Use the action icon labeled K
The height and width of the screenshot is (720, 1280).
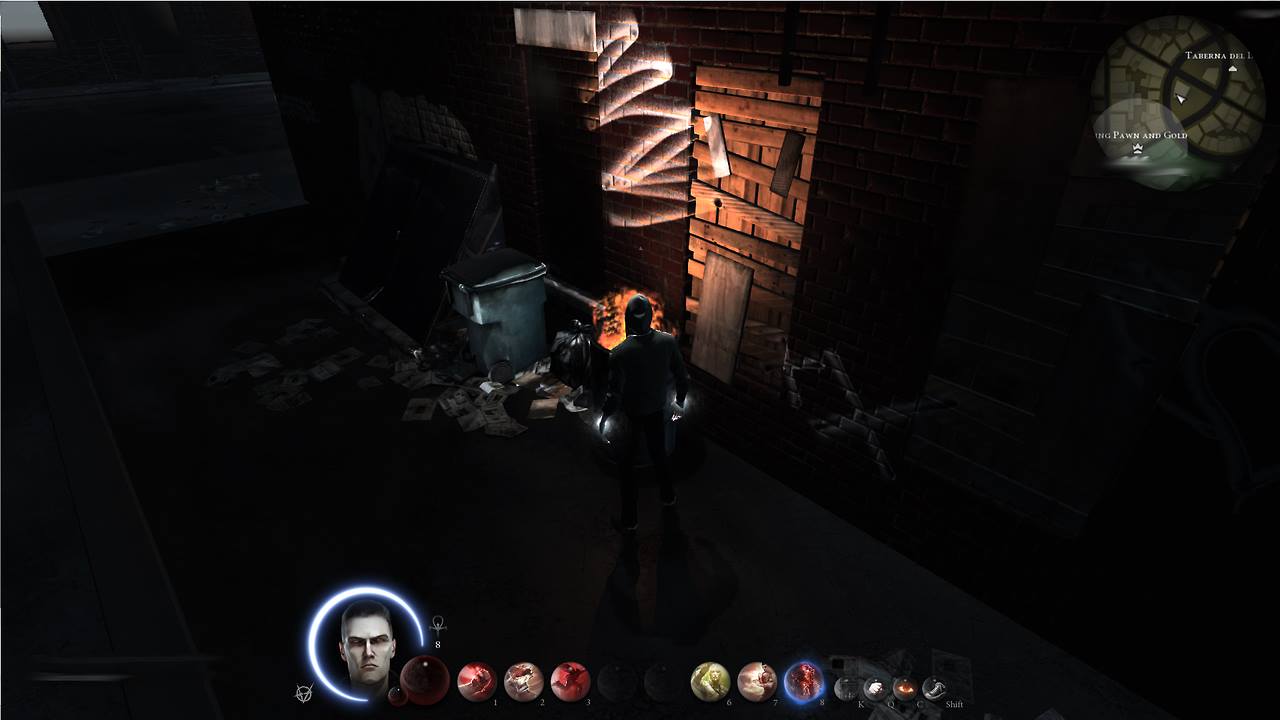[847, 688]
